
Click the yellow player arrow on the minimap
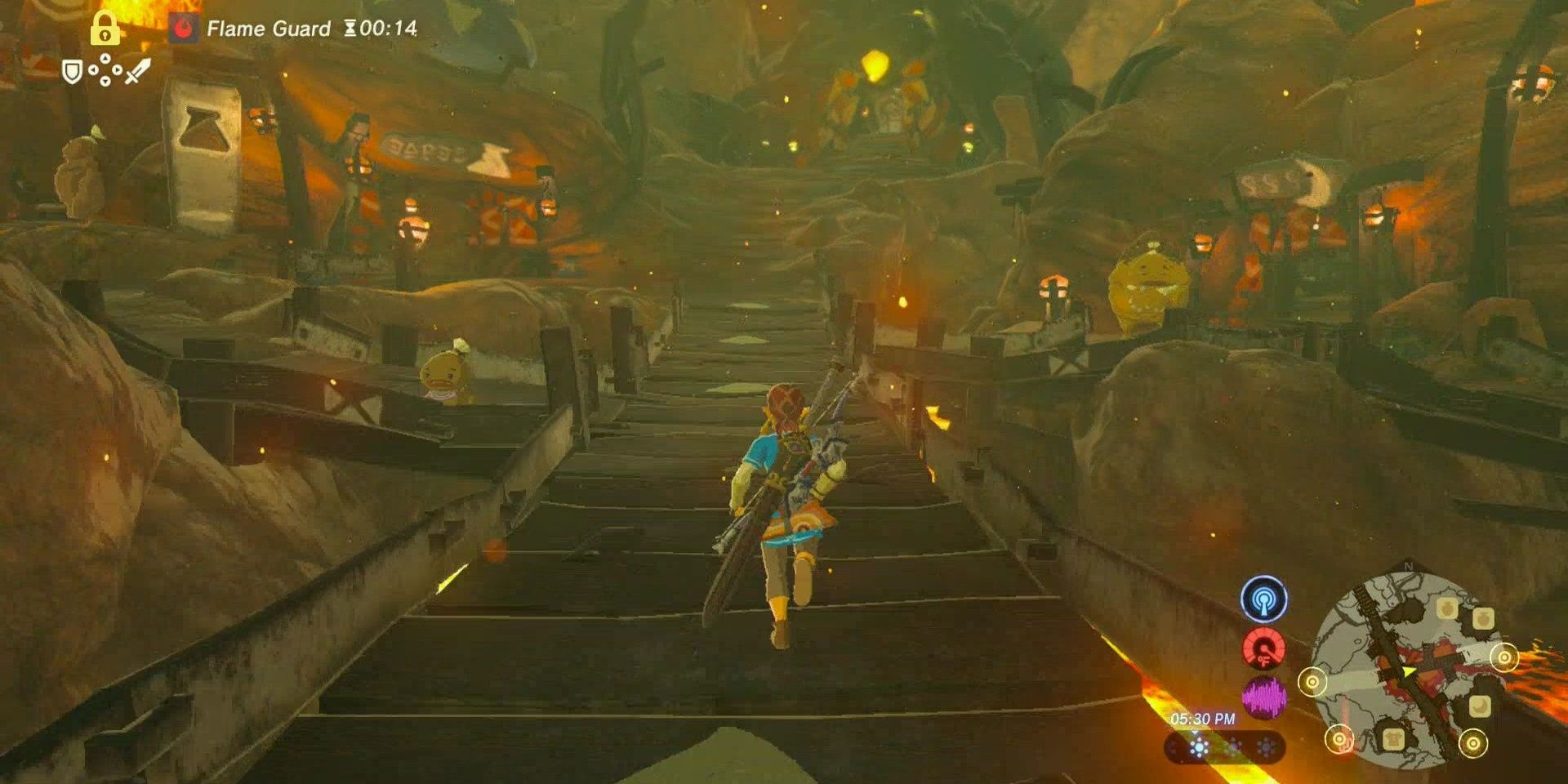(x=1408, y=672)
